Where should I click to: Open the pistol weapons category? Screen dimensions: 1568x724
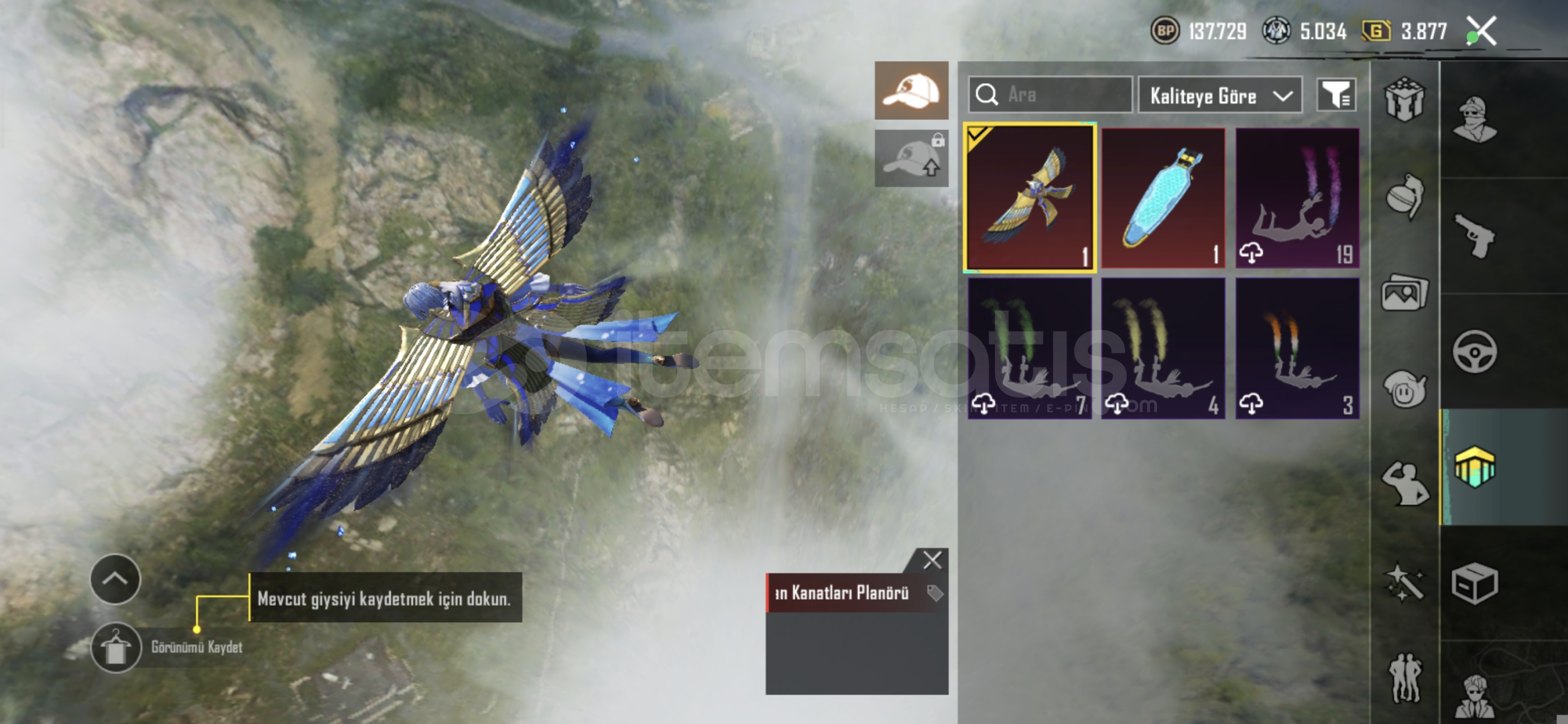tap(1474, 235)
